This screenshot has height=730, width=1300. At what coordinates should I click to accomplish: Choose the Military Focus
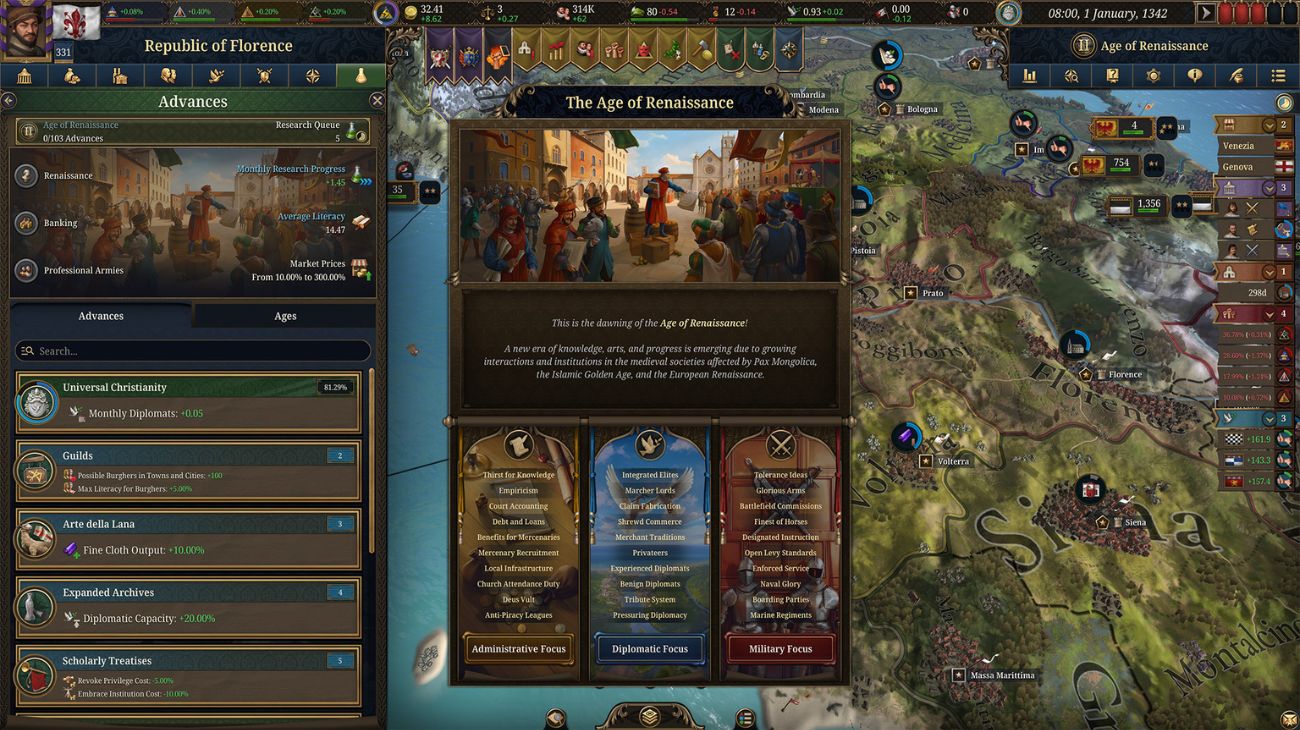(x=780, y=648)
